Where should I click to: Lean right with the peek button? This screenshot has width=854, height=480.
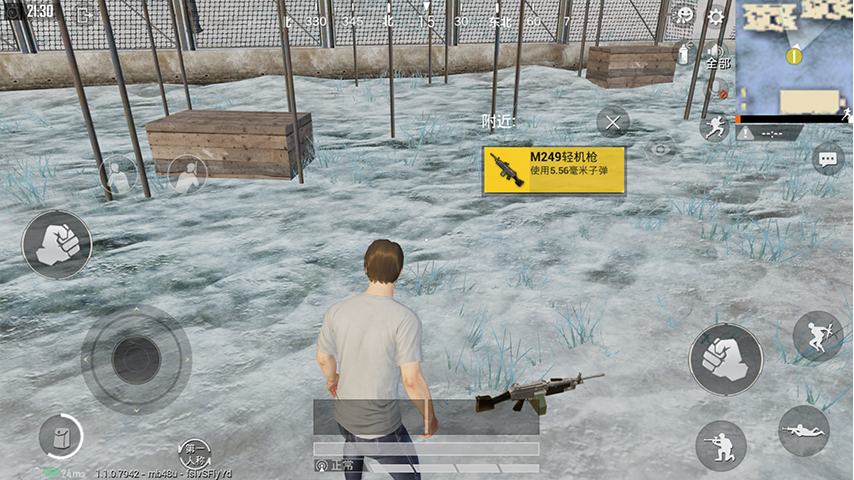186,175
